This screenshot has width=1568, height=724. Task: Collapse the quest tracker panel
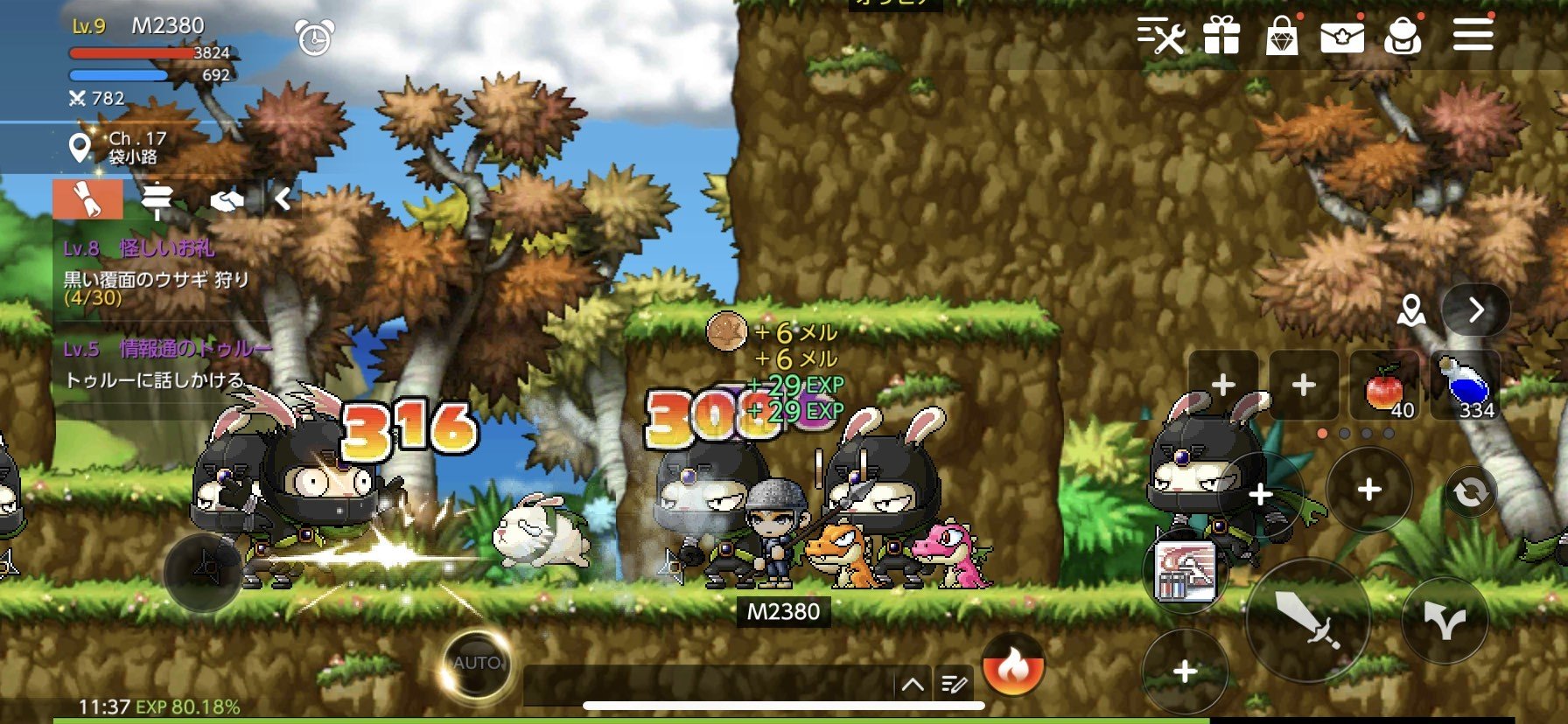[283, 200]
